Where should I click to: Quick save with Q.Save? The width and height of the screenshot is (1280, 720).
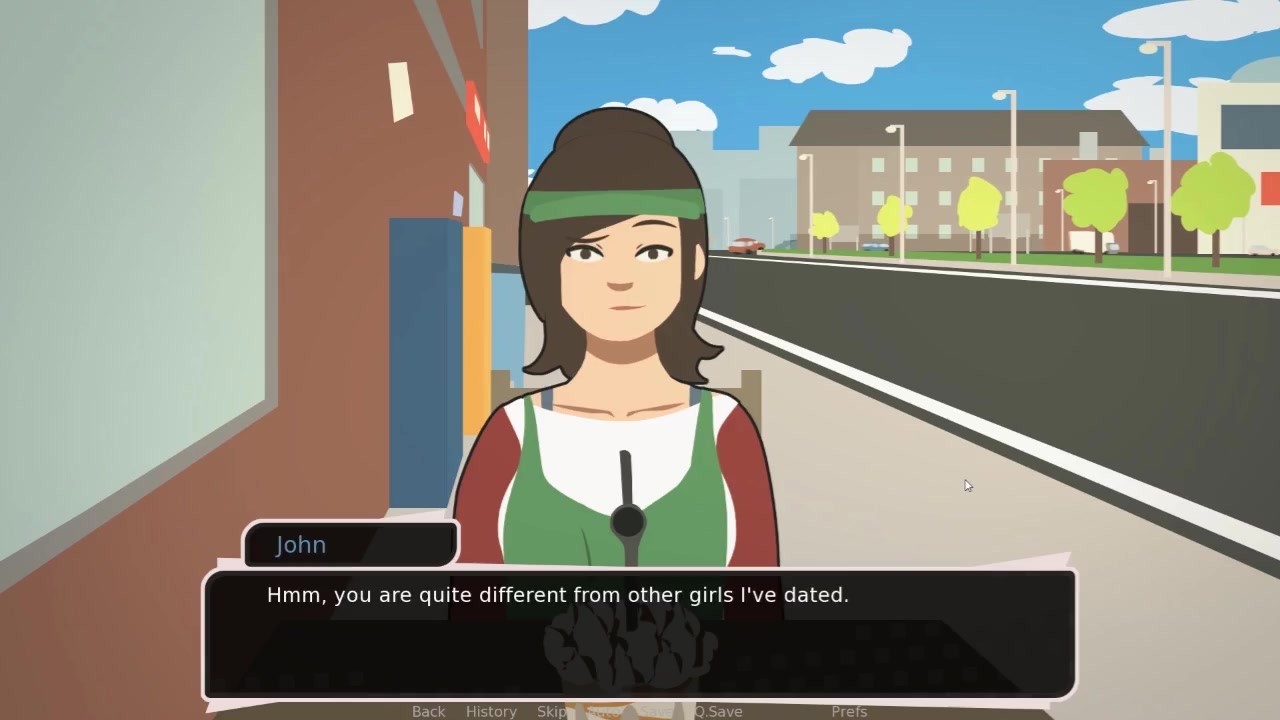719,711
